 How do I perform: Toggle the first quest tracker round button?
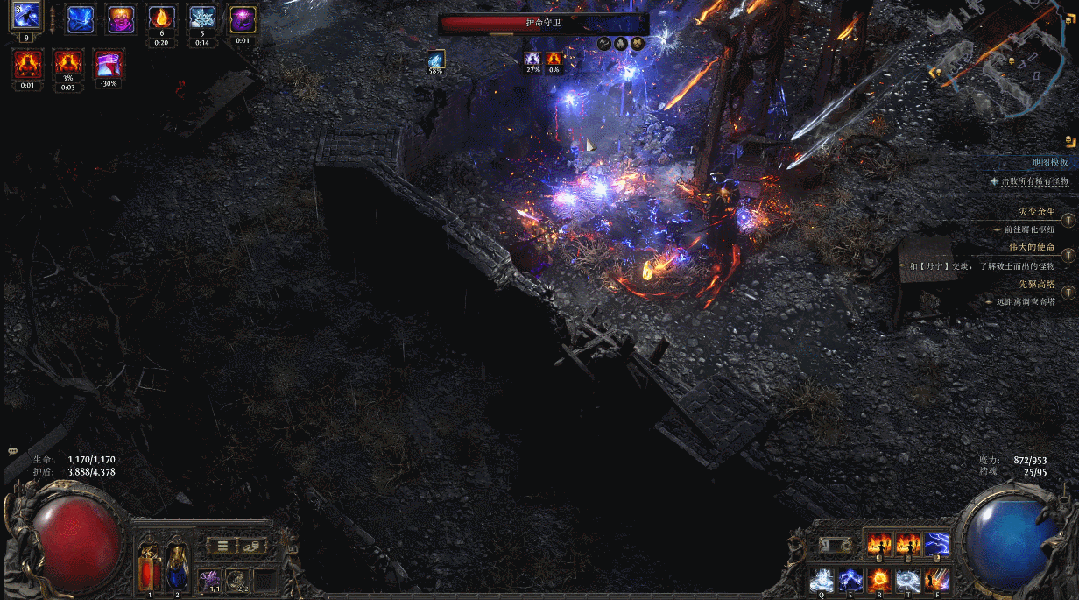pos(1068,220)
